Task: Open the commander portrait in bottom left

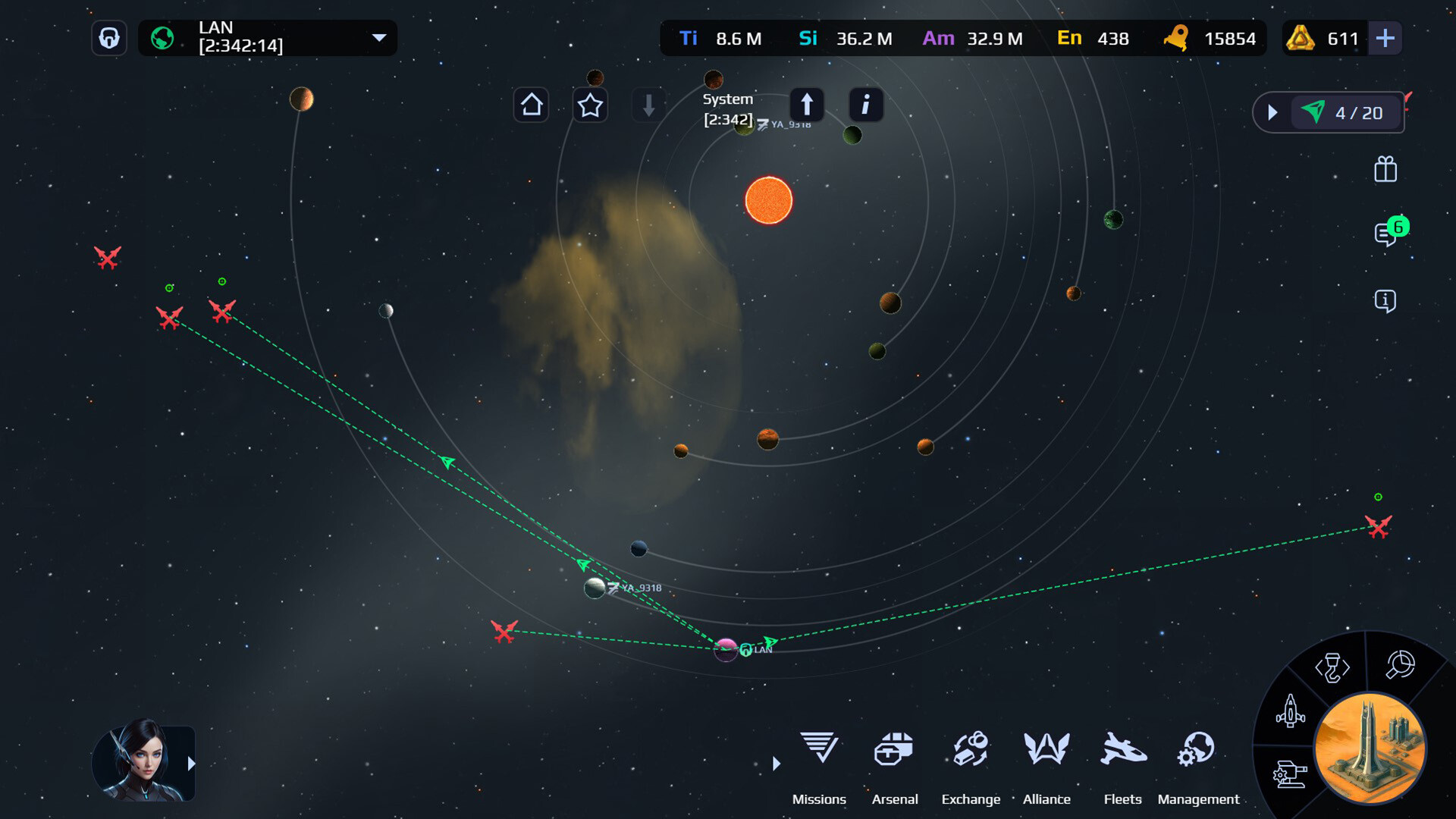Action: [144, 762]
